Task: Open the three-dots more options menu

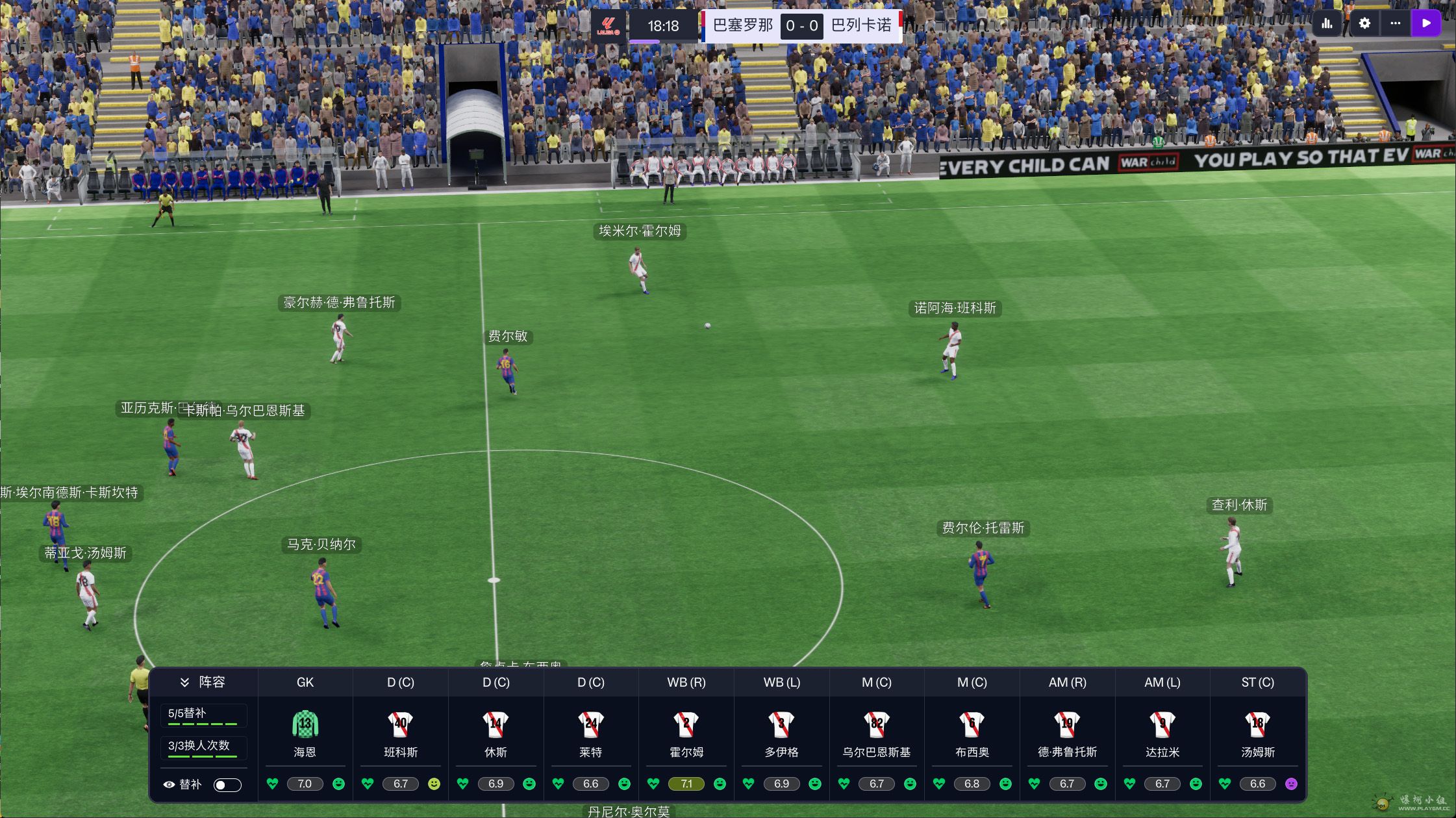Action: coord(1396,23)
